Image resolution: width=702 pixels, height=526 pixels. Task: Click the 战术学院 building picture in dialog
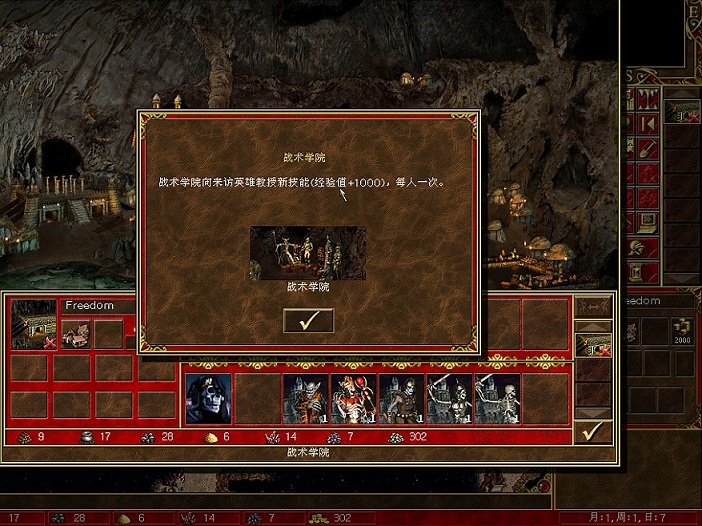point(307,252)
